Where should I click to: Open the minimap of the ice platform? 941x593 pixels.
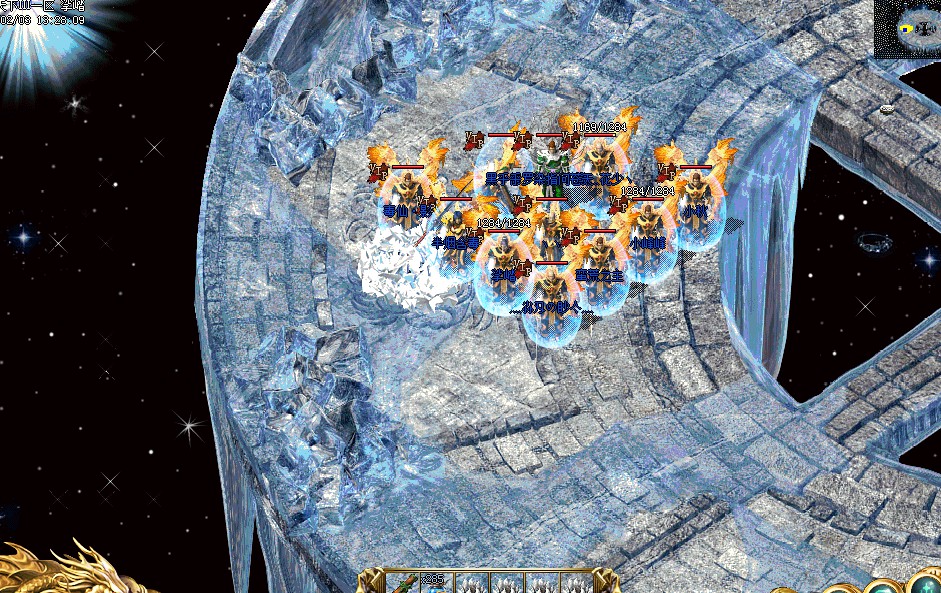[907, 29]
